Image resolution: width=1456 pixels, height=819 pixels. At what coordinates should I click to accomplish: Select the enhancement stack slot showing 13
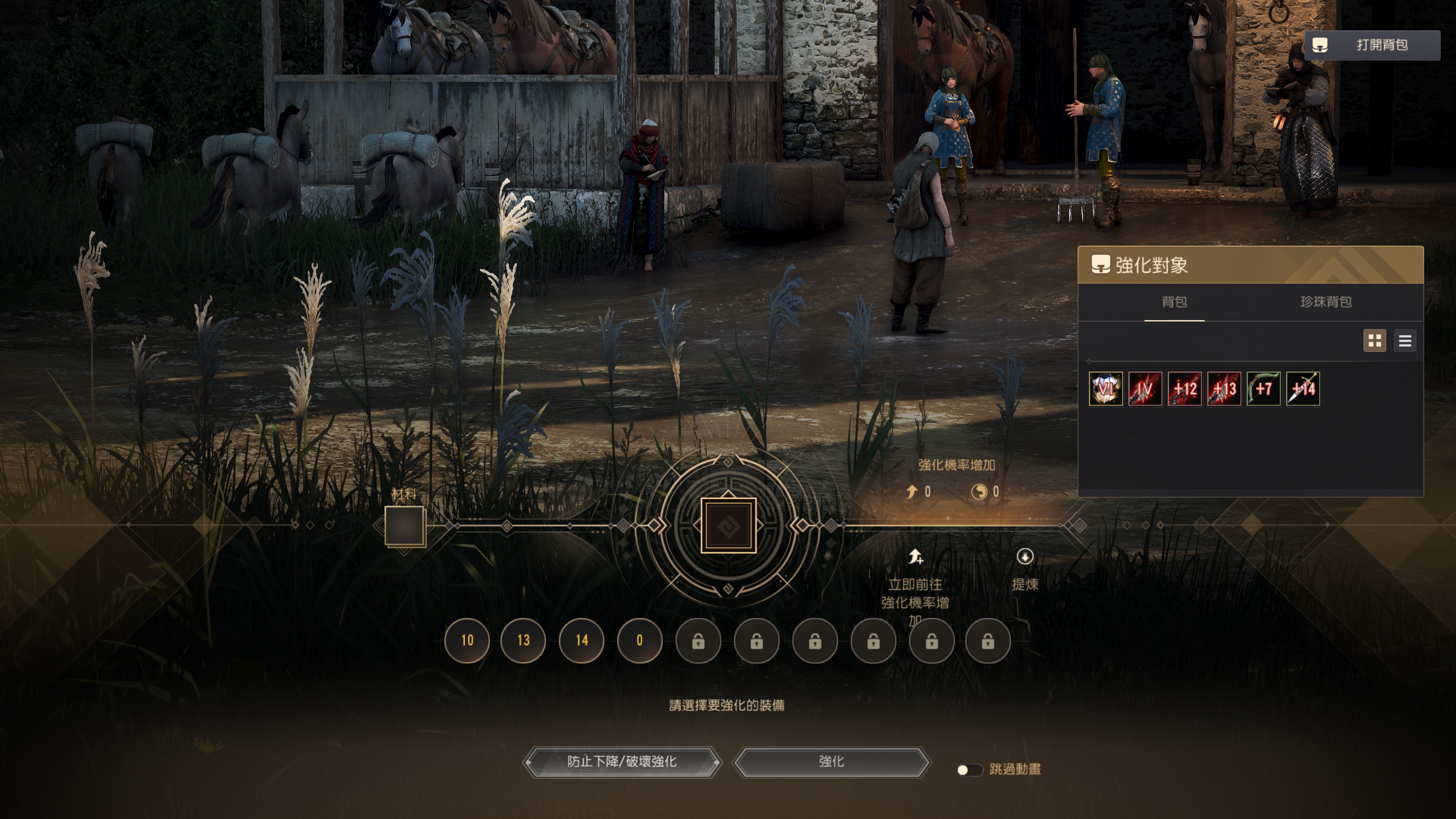pyautogui.click(x=523, y=640)
